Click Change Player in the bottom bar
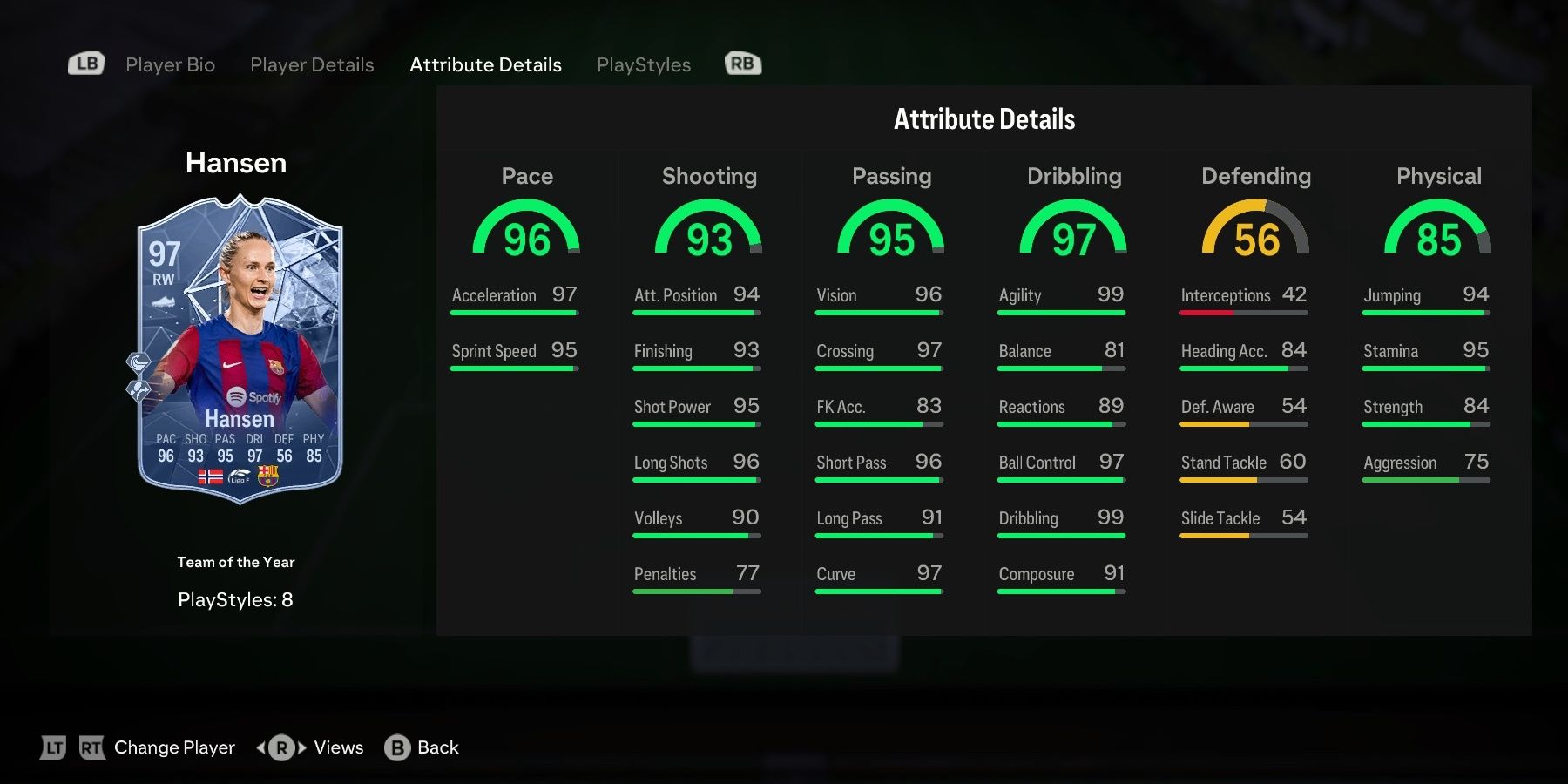 [x=173, y=747]
